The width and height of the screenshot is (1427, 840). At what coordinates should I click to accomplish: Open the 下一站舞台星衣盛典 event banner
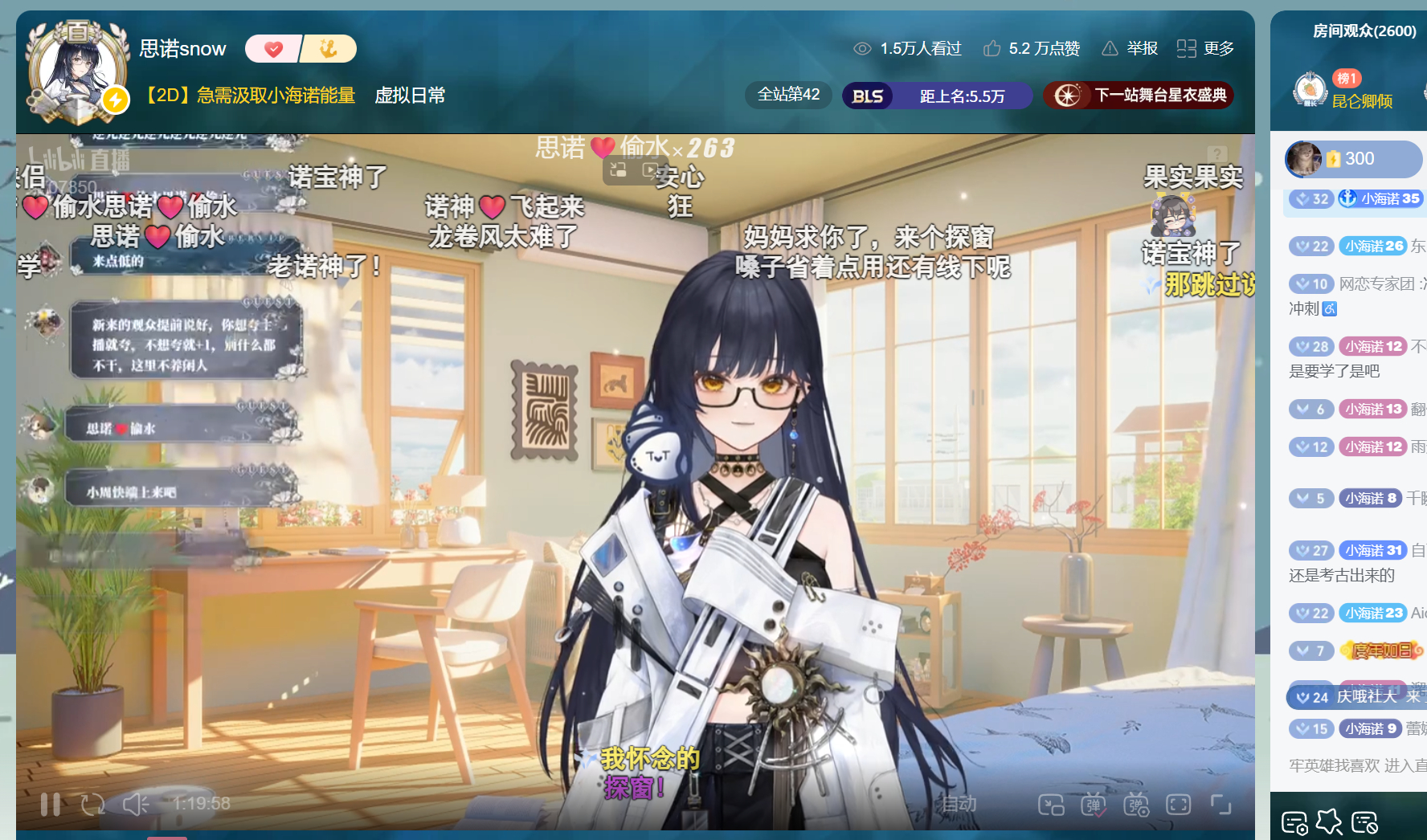point(1138,96)
